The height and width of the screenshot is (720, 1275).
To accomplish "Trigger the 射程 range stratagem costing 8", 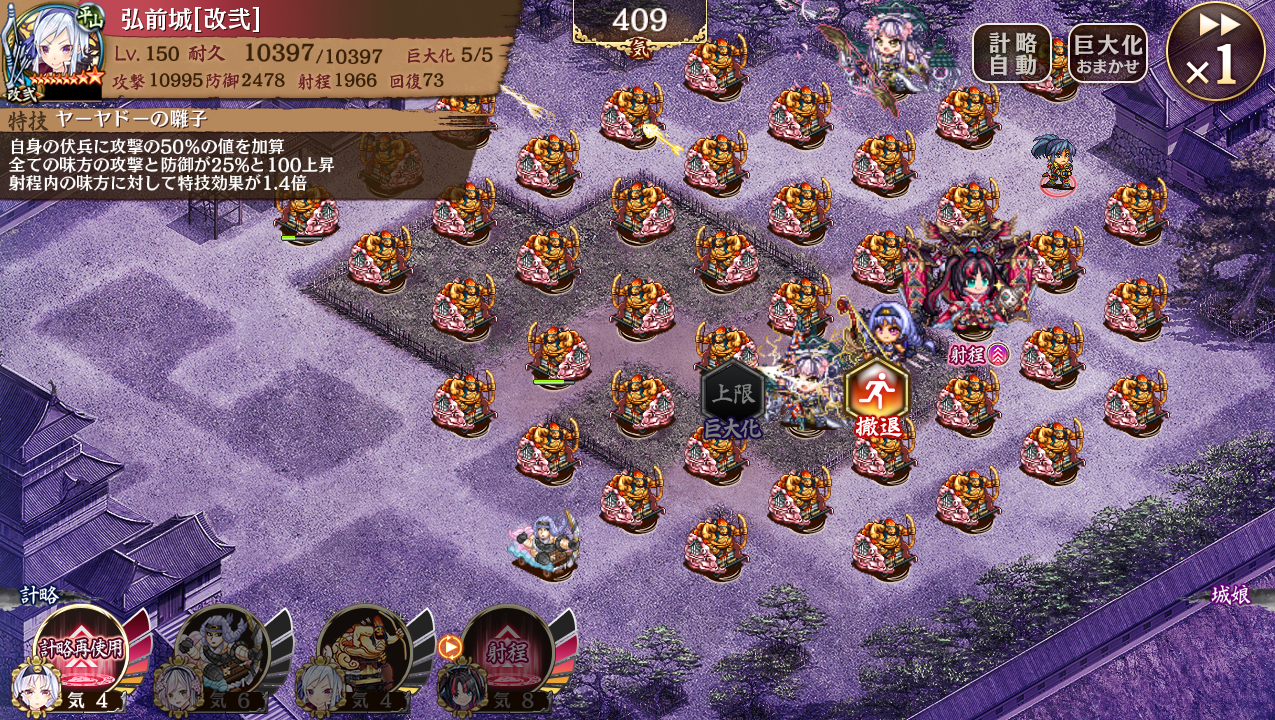I will pyautogui.click(x=507, y=650).
